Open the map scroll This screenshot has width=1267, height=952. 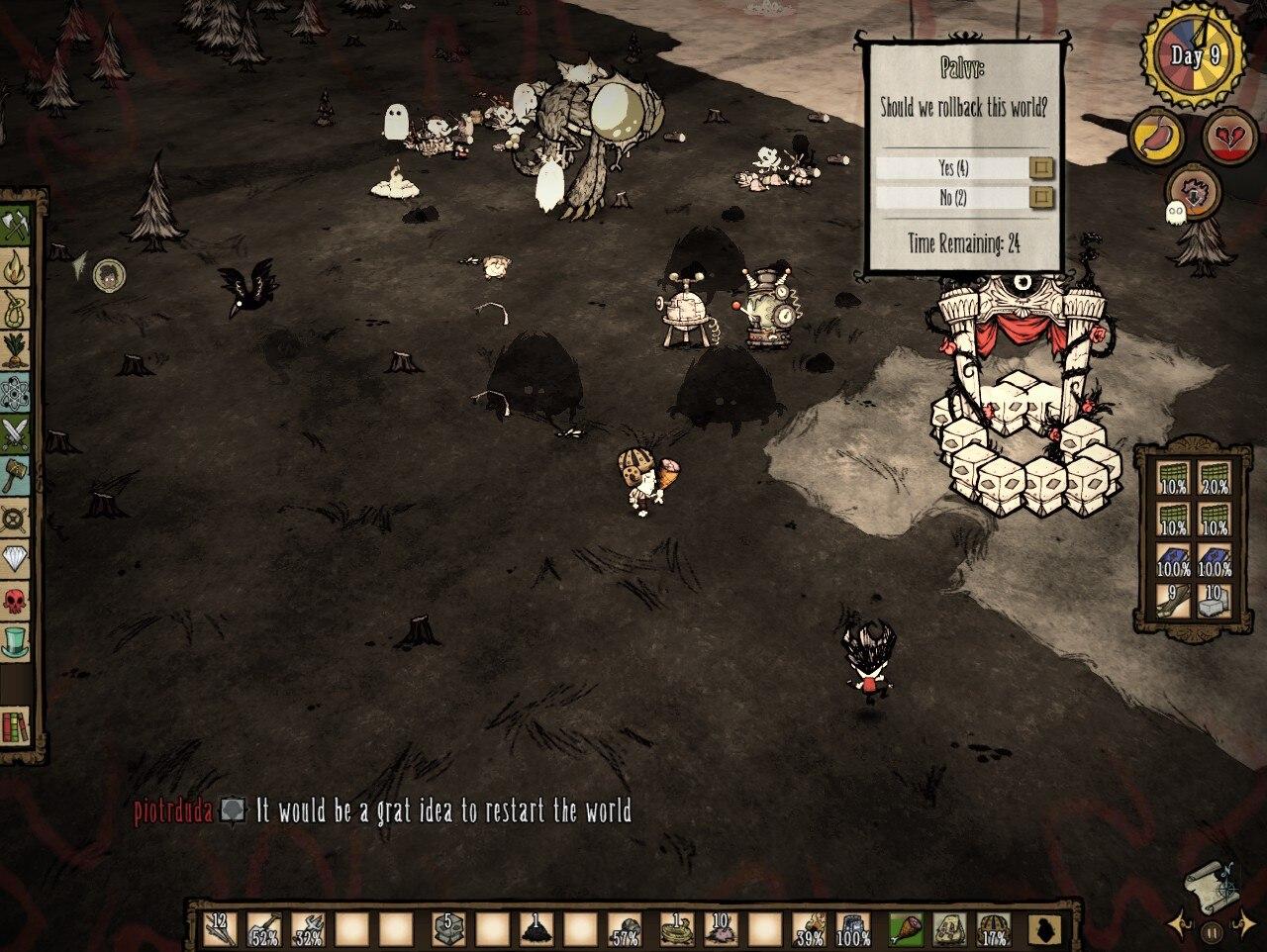[x=1209, y=879]
